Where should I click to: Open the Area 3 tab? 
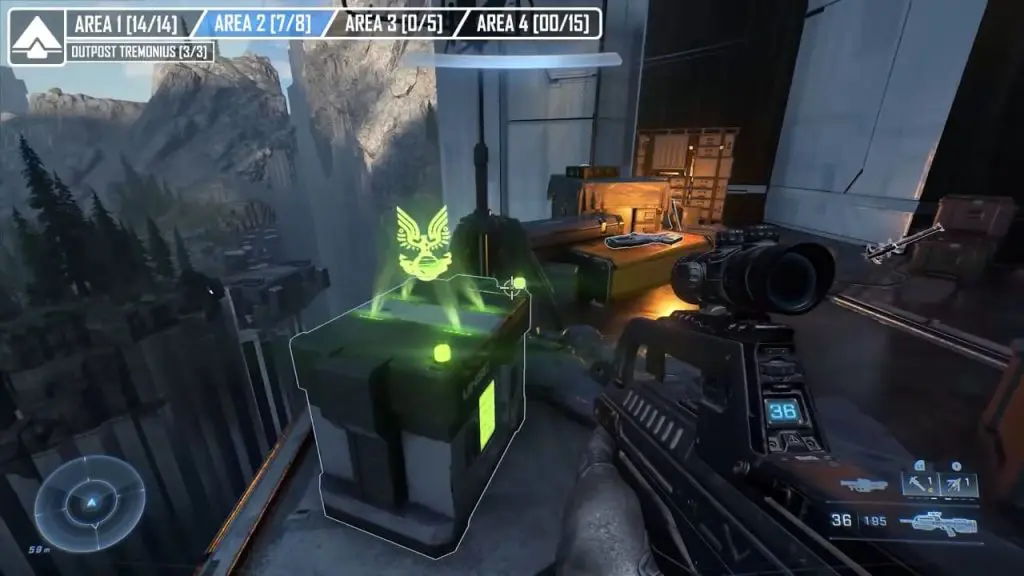pos(393,23)
